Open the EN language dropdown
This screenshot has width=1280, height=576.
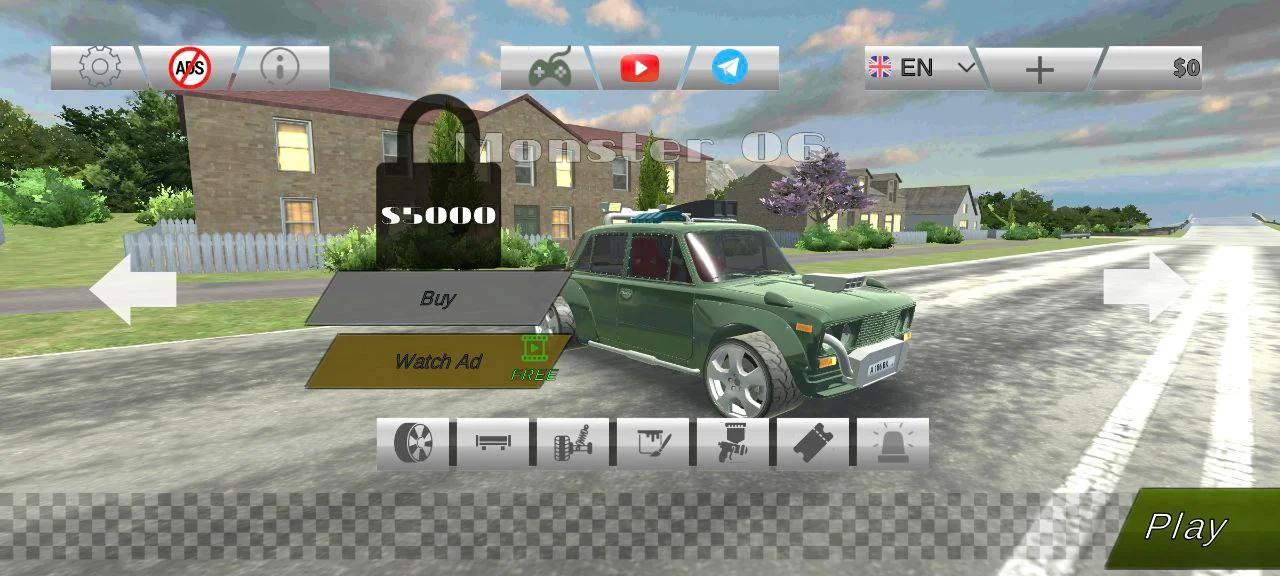[x=921, y=68]
